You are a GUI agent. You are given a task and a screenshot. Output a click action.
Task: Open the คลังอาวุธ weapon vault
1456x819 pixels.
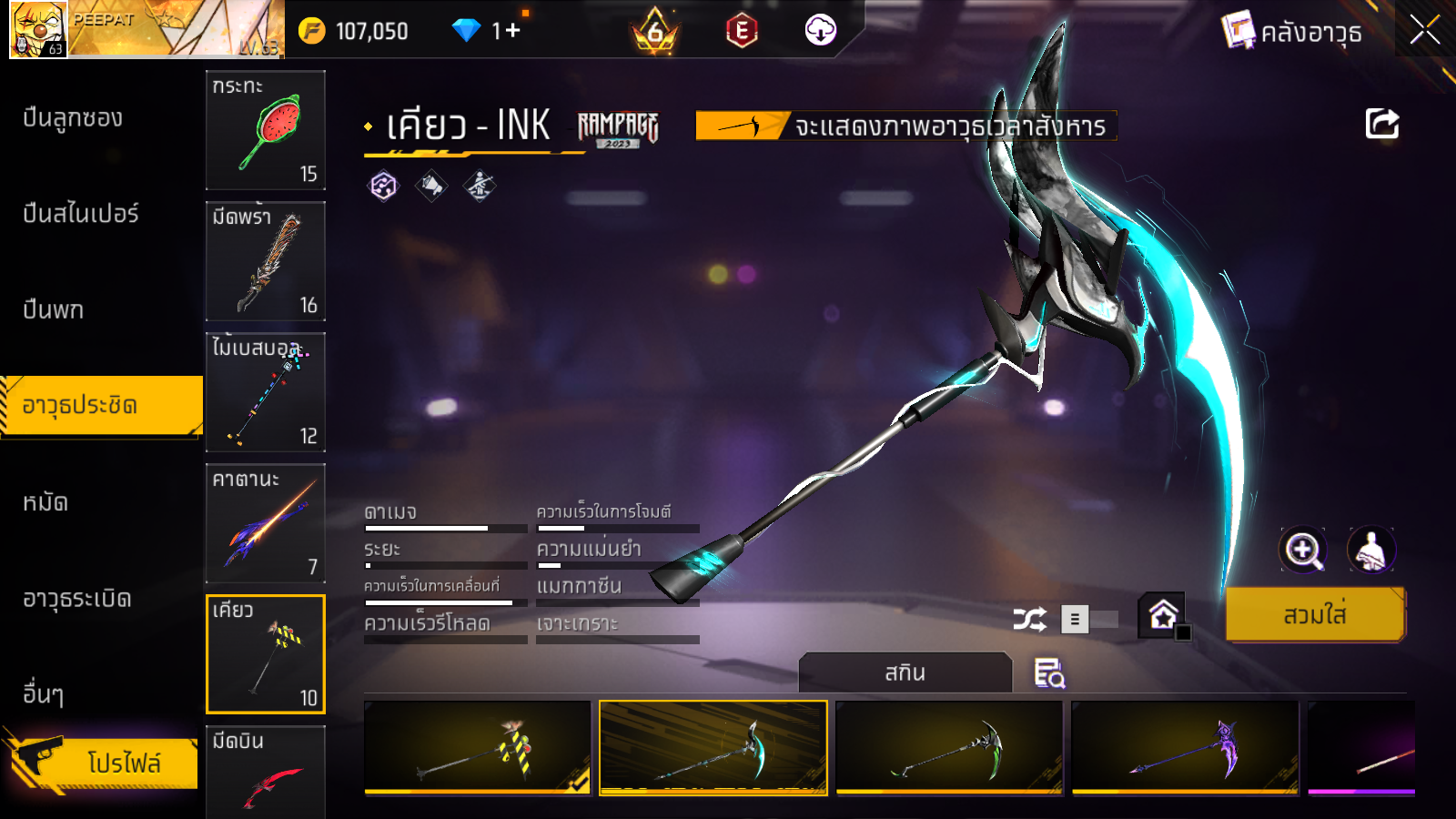coord(1292,33)
